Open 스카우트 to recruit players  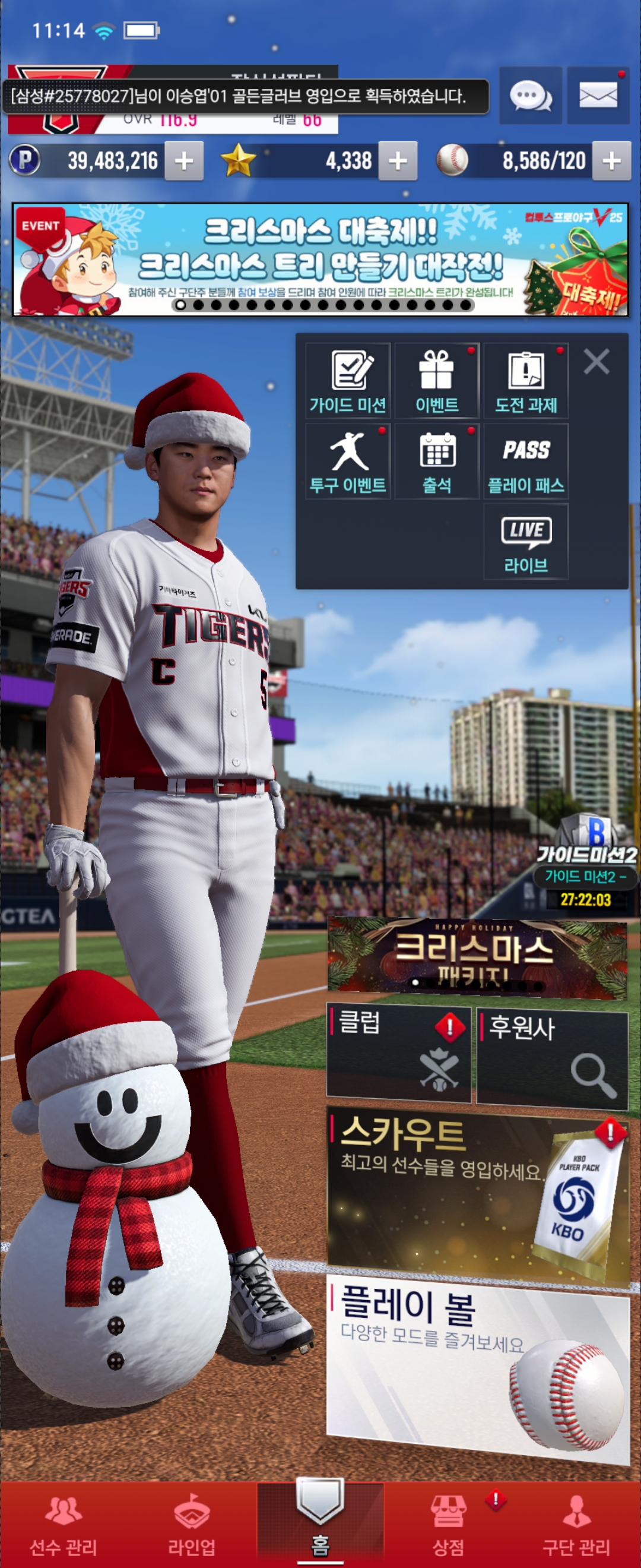click(x=478, y=1193)
